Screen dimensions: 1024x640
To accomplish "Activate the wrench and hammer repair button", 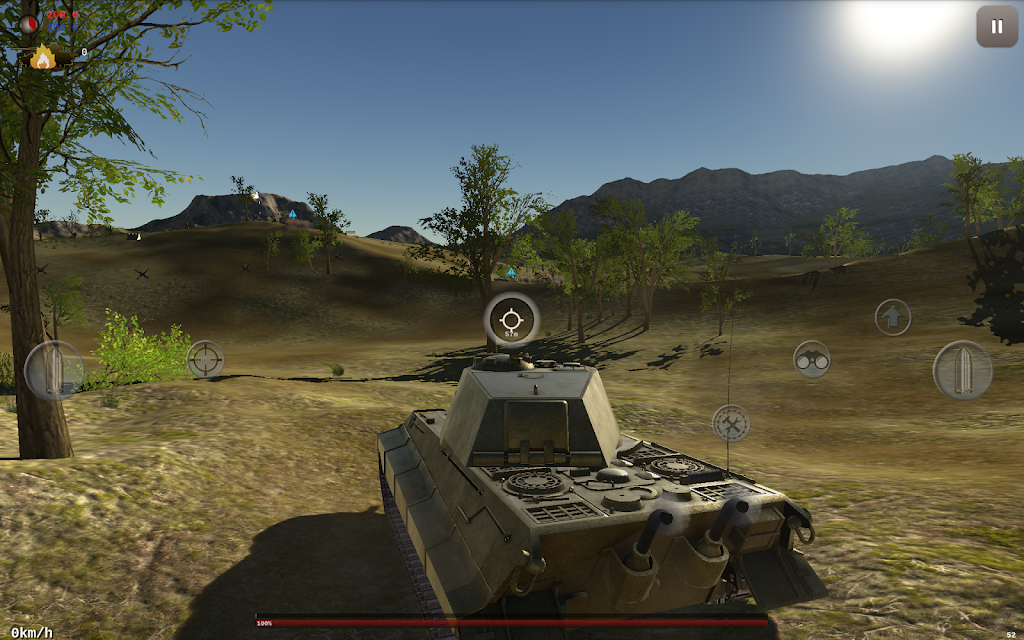I will tap(731, 423).
